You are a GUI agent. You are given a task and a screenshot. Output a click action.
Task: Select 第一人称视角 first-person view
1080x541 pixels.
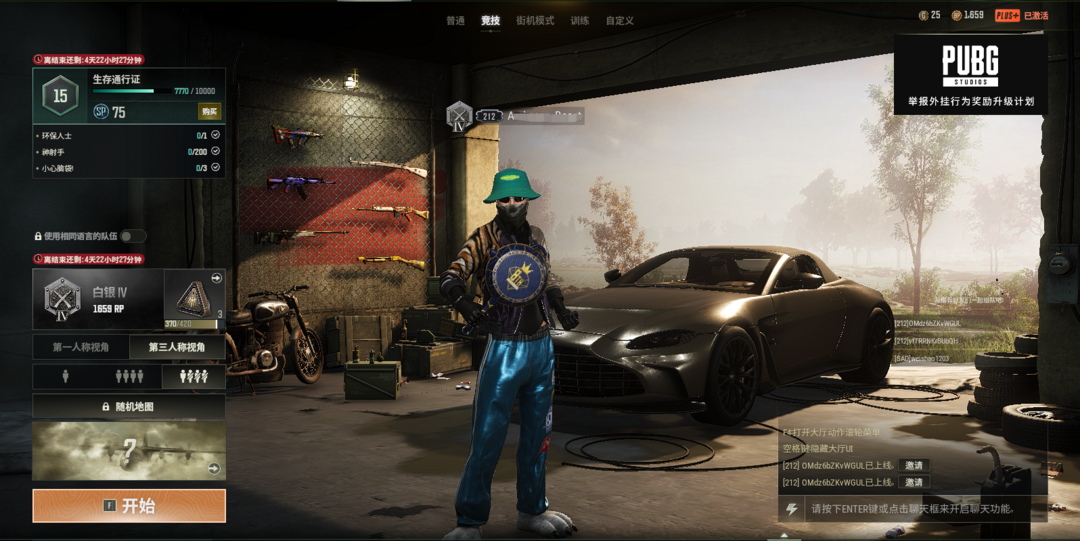tap(81, 348)
